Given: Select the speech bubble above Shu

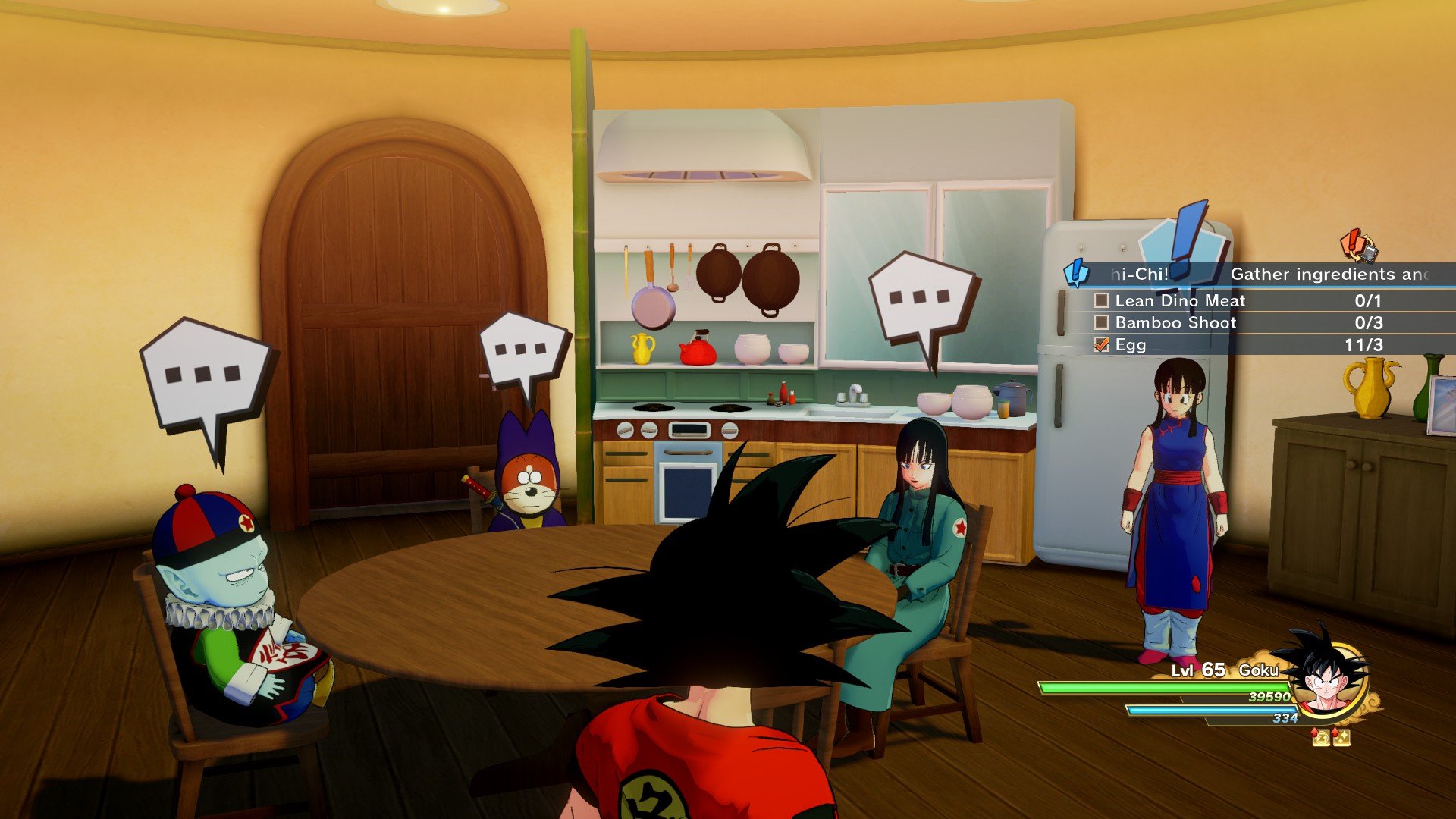Looking at the screenshot, I should (523, 353).
